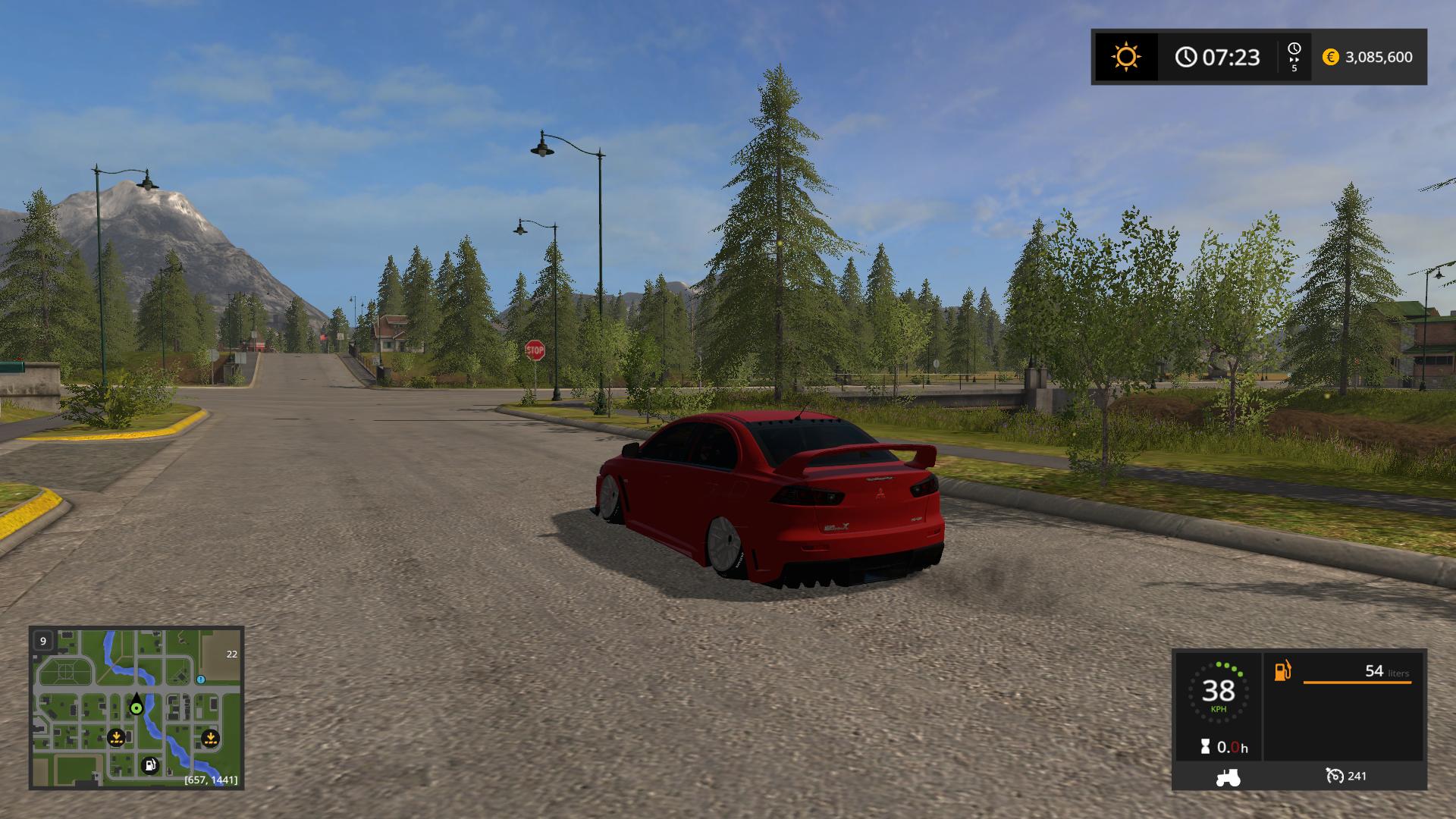1456x819 pixels.
Task: Select the green player position marker
Action: pyautogui.click(x=136, y=708)
